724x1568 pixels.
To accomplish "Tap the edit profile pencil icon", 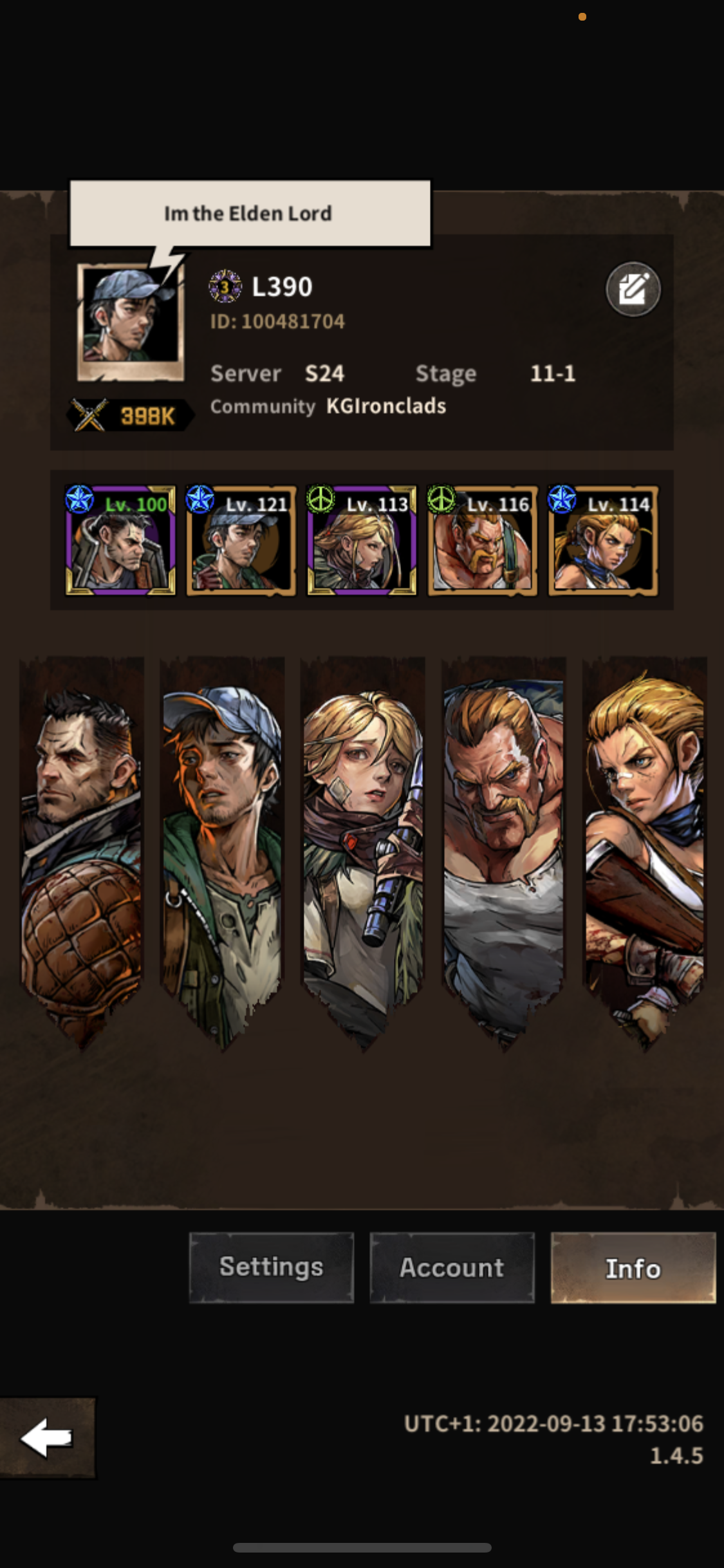I will click(633, 289).
